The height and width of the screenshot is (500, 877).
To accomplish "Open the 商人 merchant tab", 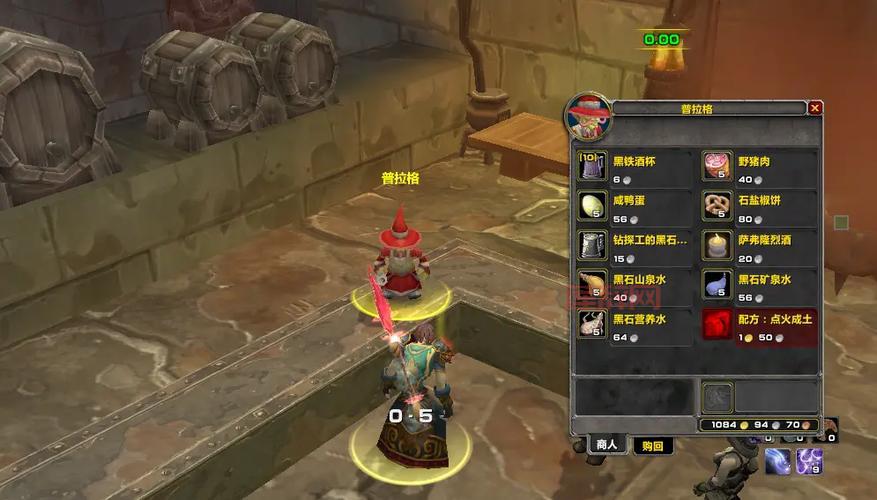I will pos(607,446).
